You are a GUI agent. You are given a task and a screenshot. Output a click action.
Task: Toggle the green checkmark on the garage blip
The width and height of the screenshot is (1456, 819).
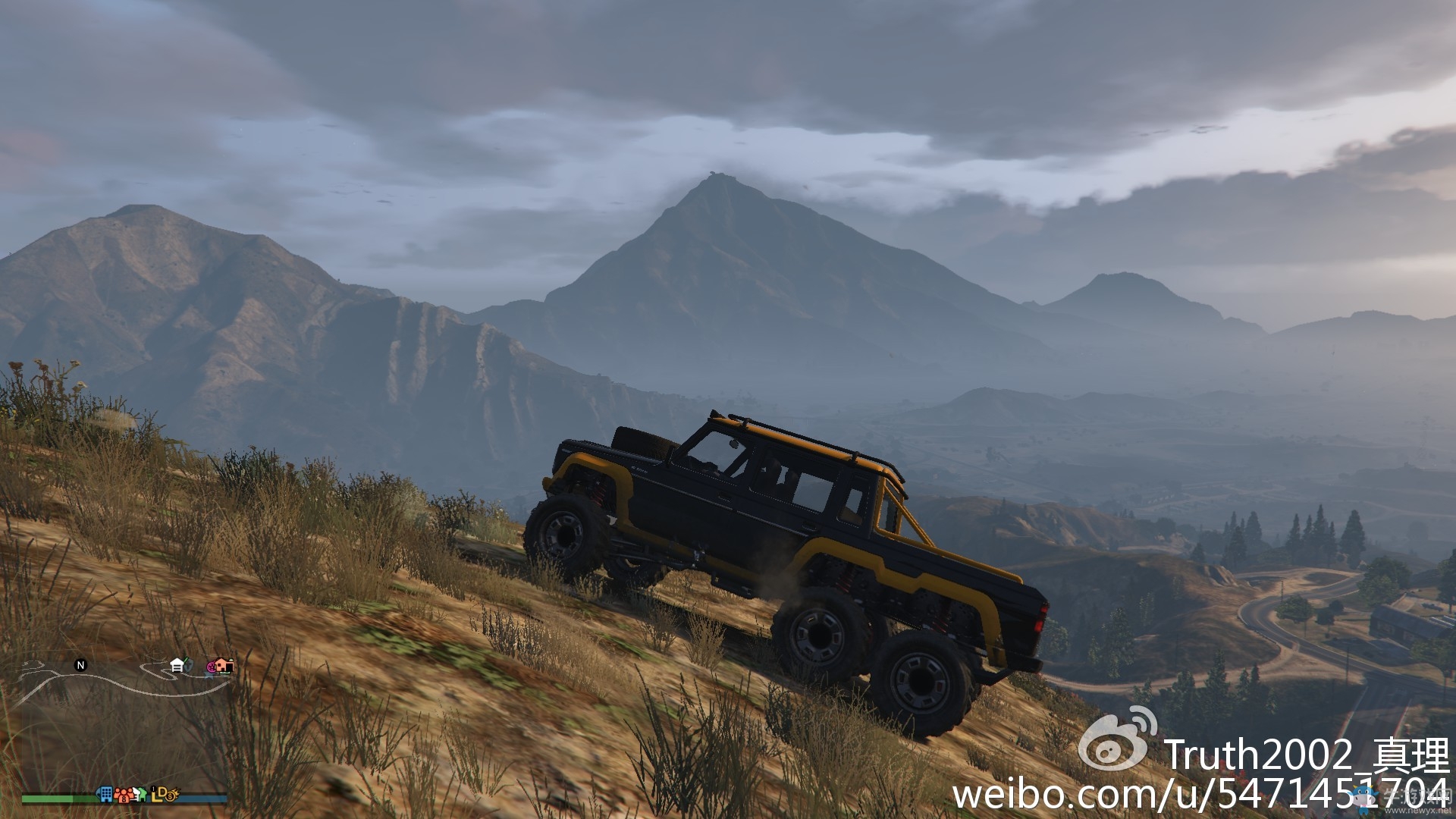tap(184, 661)
